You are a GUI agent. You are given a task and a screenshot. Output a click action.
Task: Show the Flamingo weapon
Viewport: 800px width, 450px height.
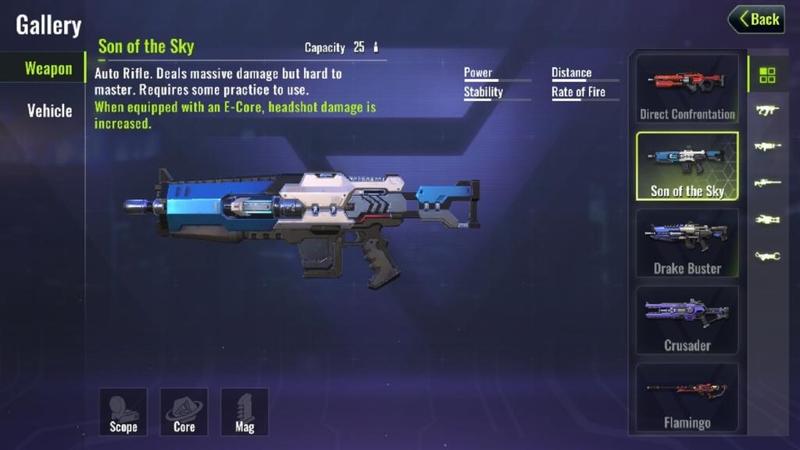coord(687,397)
